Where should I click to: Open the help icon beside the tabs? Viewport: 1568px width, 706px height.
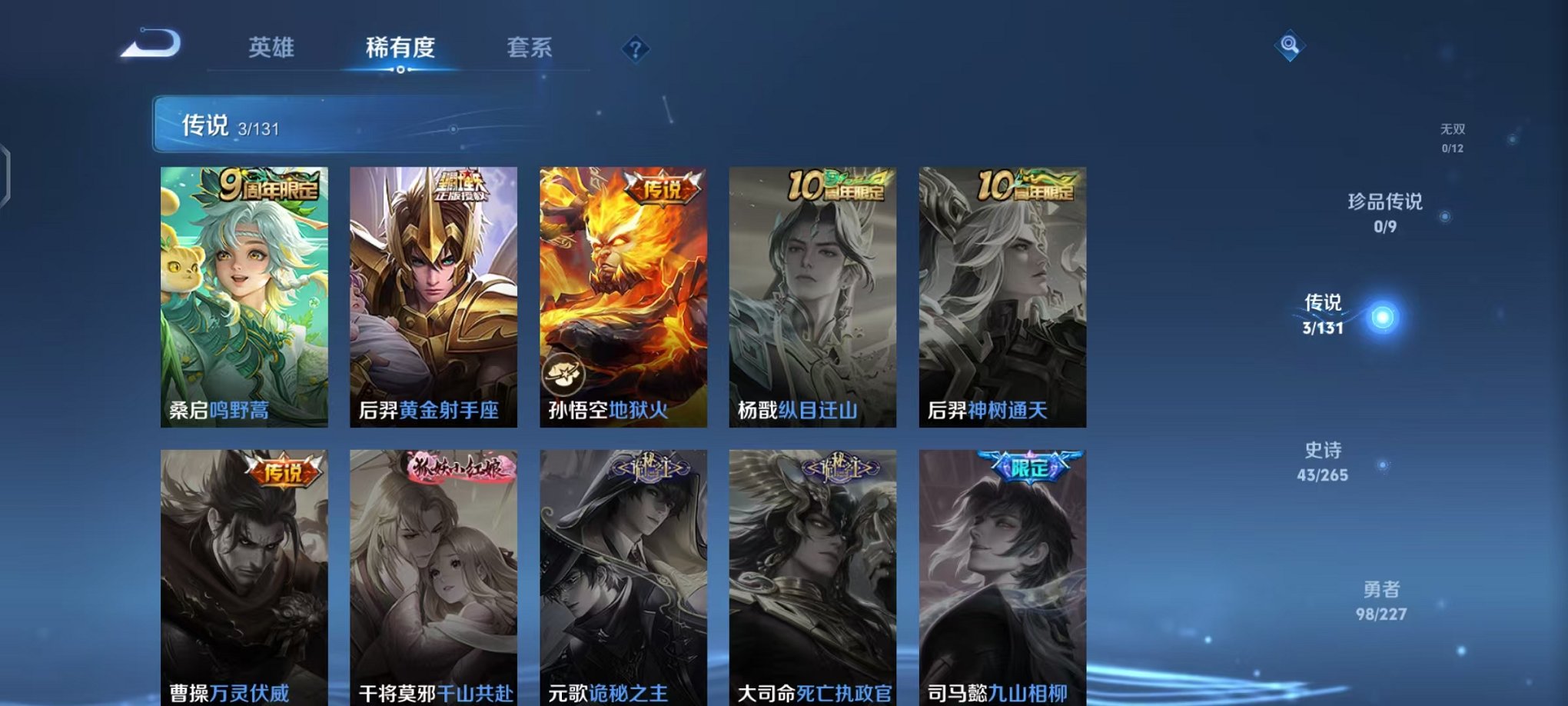coord(635,49)
